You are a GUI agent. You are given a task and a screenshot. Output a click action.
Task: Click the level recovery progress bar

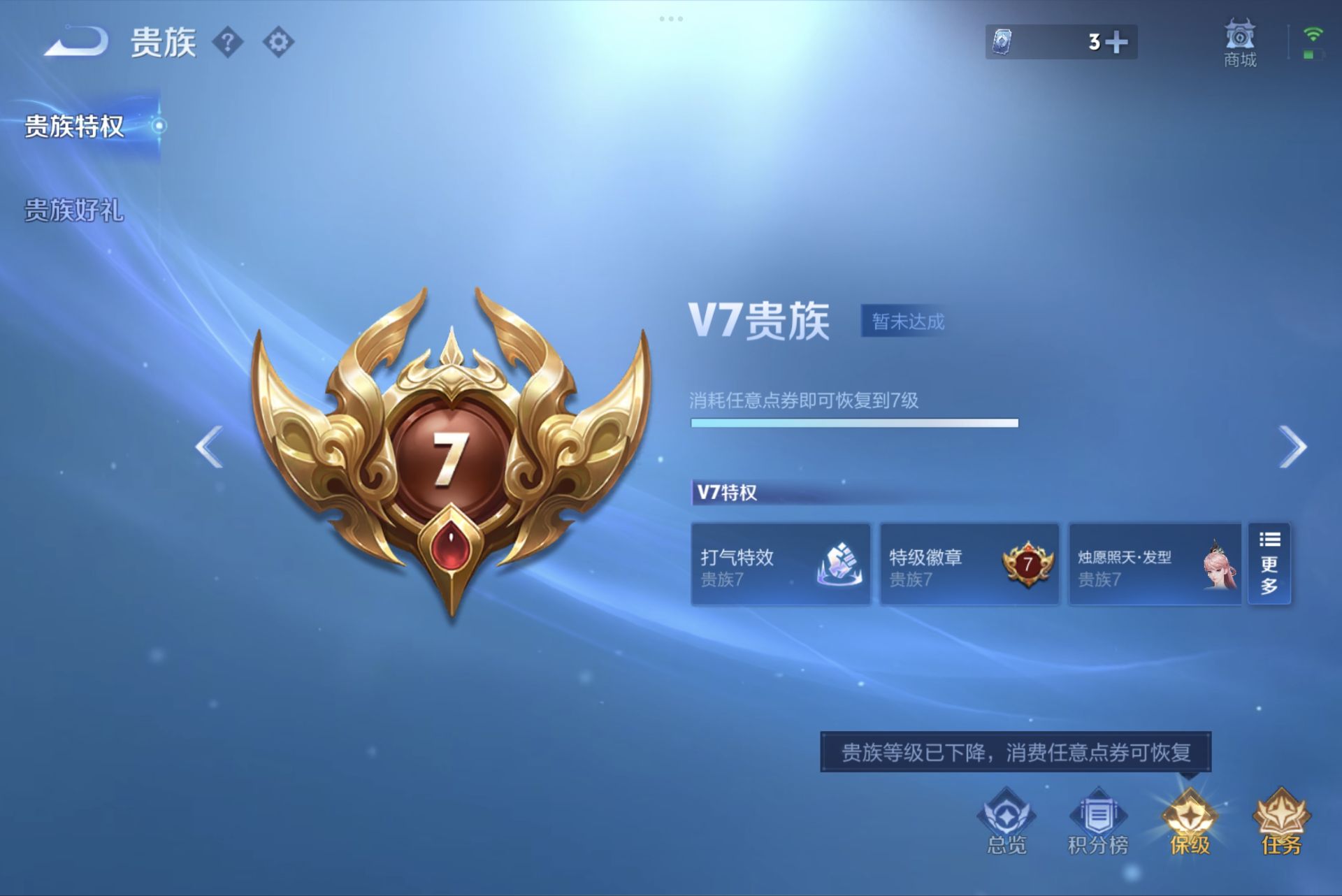coord(853,424)
